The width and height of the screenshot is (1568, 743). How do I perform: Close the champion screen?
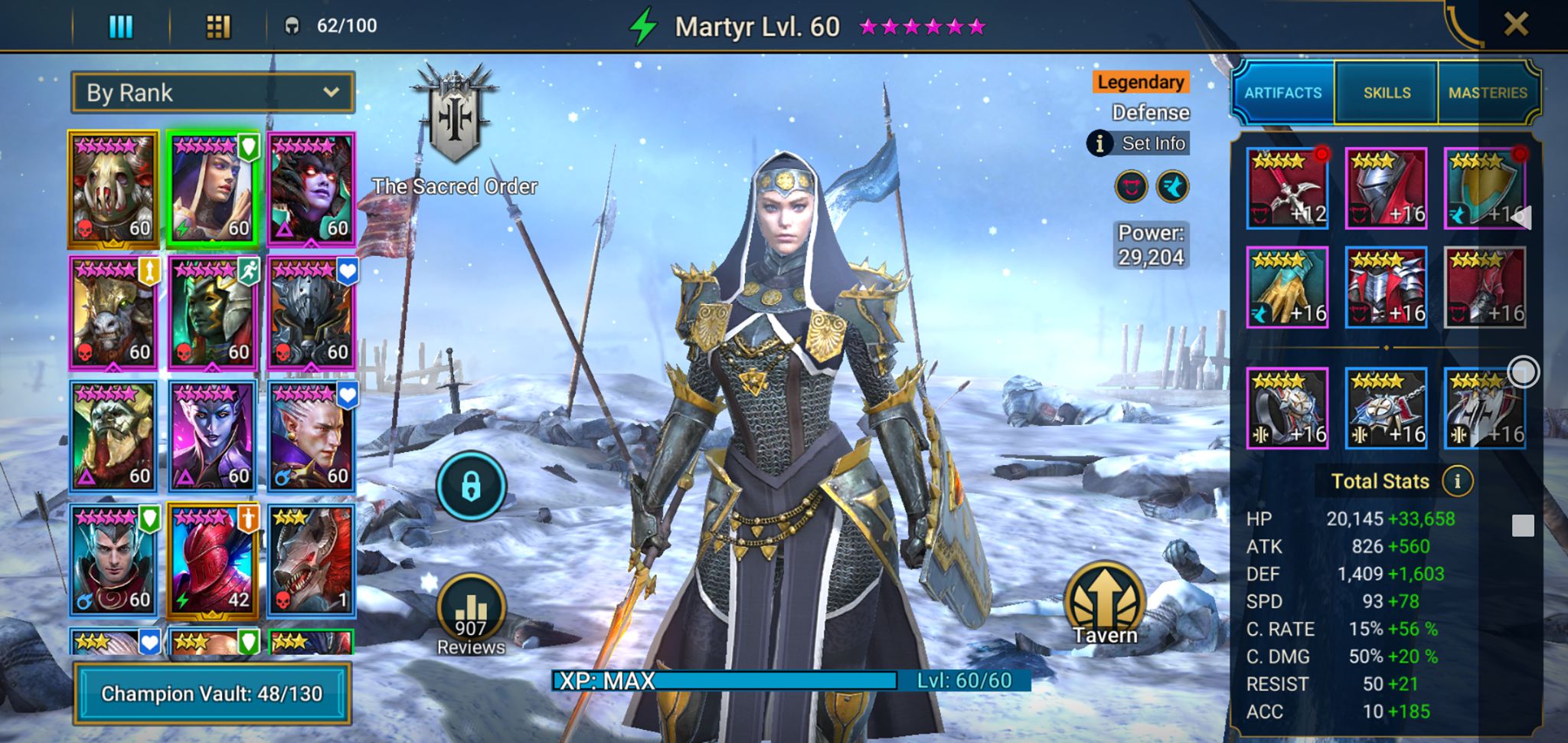pyautogui.click(x=1515, y=25)
